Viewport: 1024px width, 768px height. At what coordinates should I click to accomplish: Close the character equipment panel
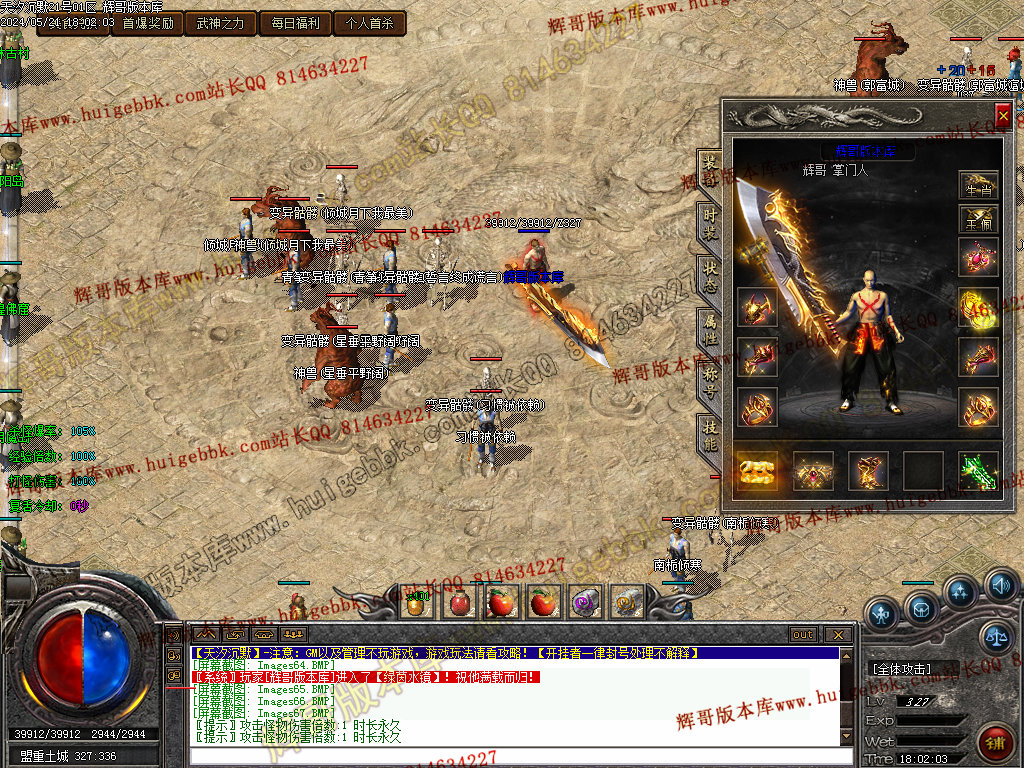click(x=1003, y=117)
